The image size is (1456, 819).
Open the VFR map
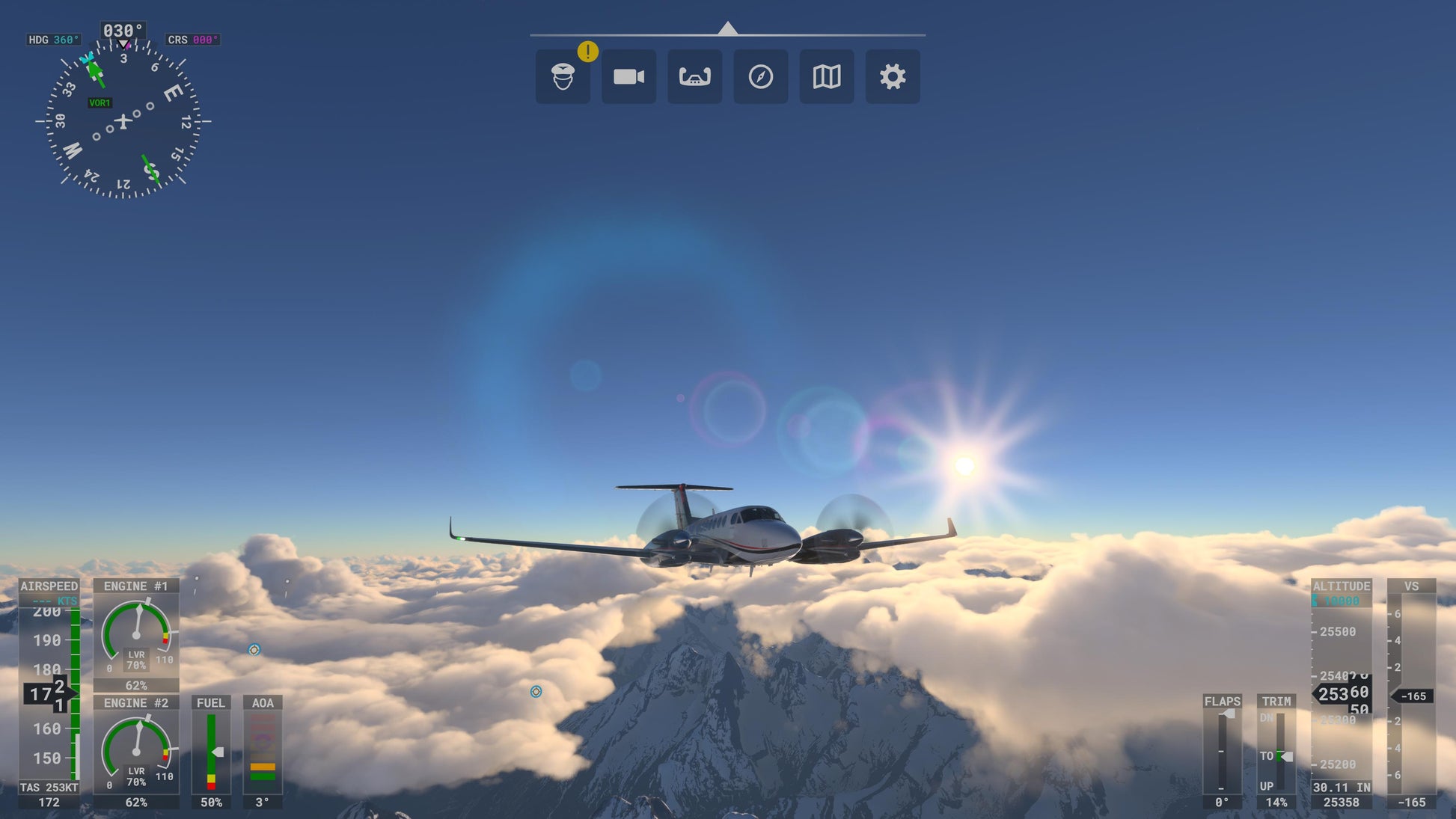click(826, 76)
